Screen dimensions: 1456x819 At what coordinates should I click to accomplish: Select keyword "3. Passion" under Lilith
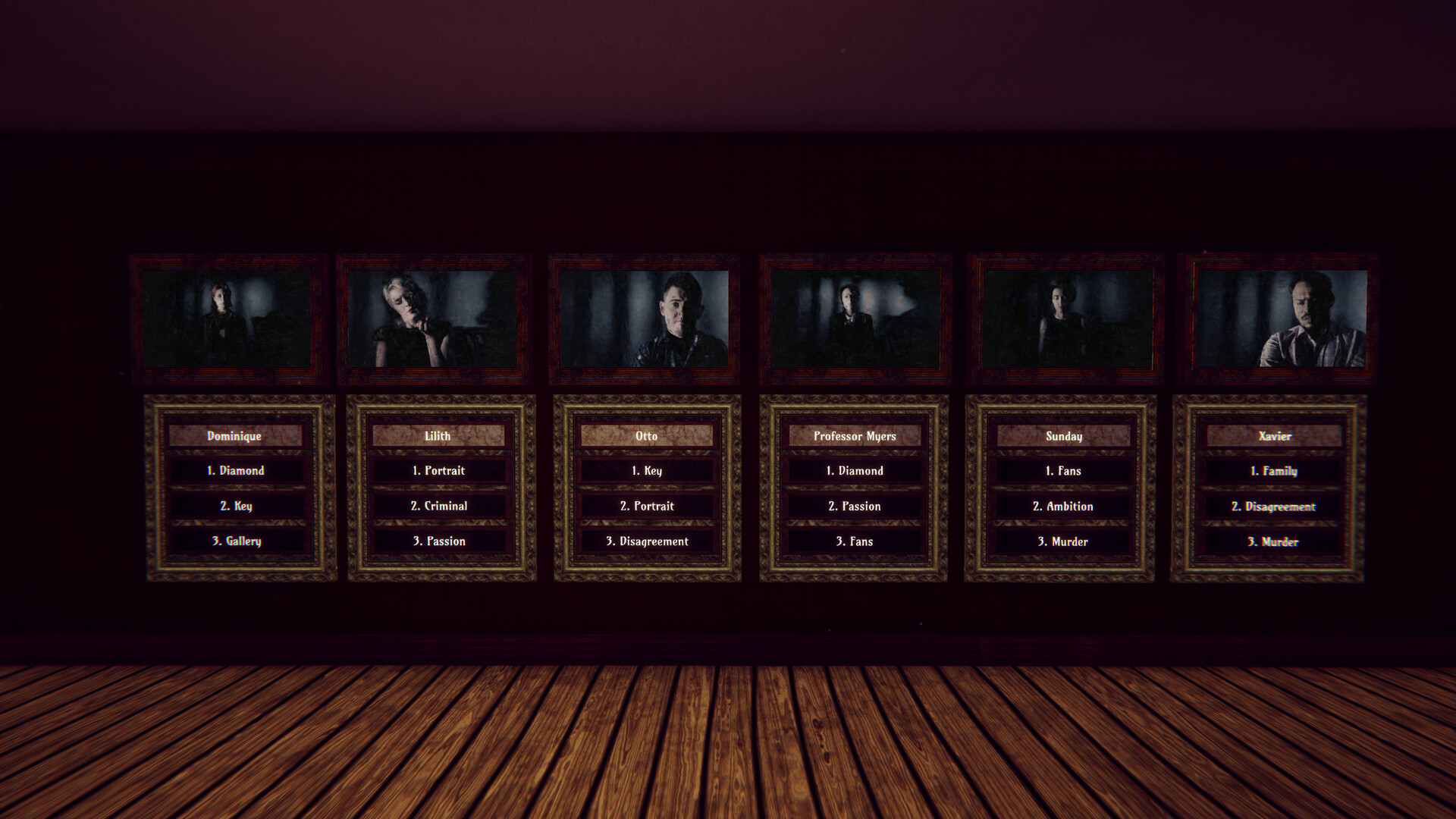tap(440, 541)
